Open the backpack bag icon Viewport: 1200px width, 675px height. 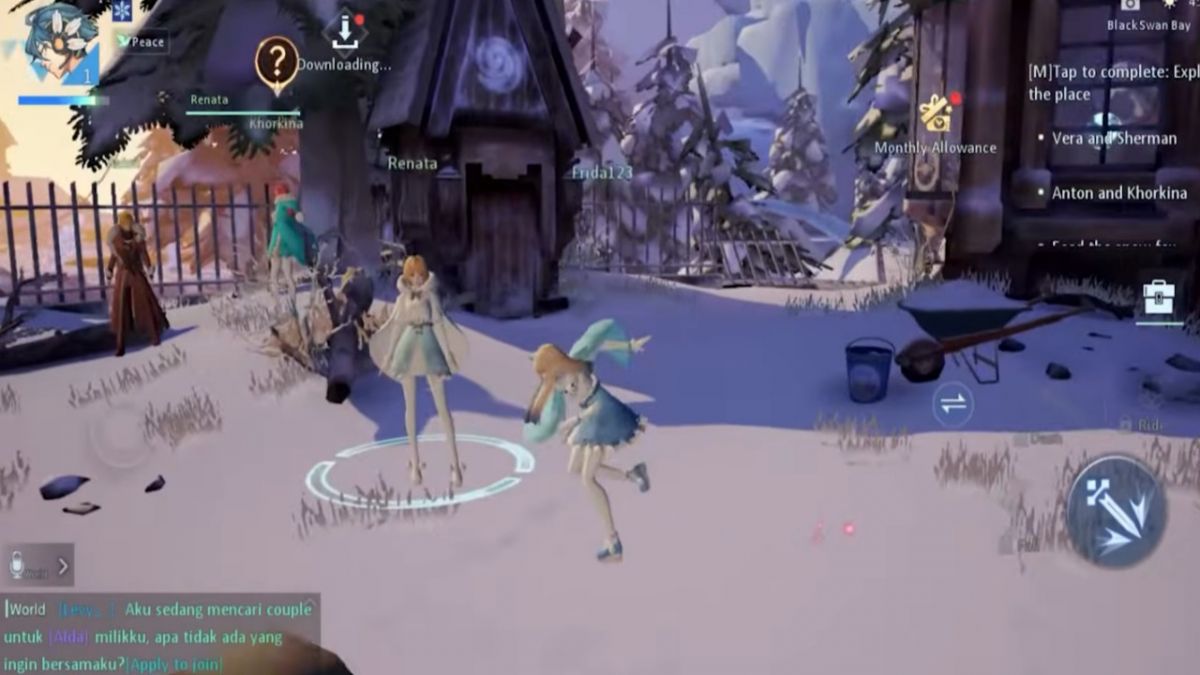pyautogui.click(x=1158, y=296)
